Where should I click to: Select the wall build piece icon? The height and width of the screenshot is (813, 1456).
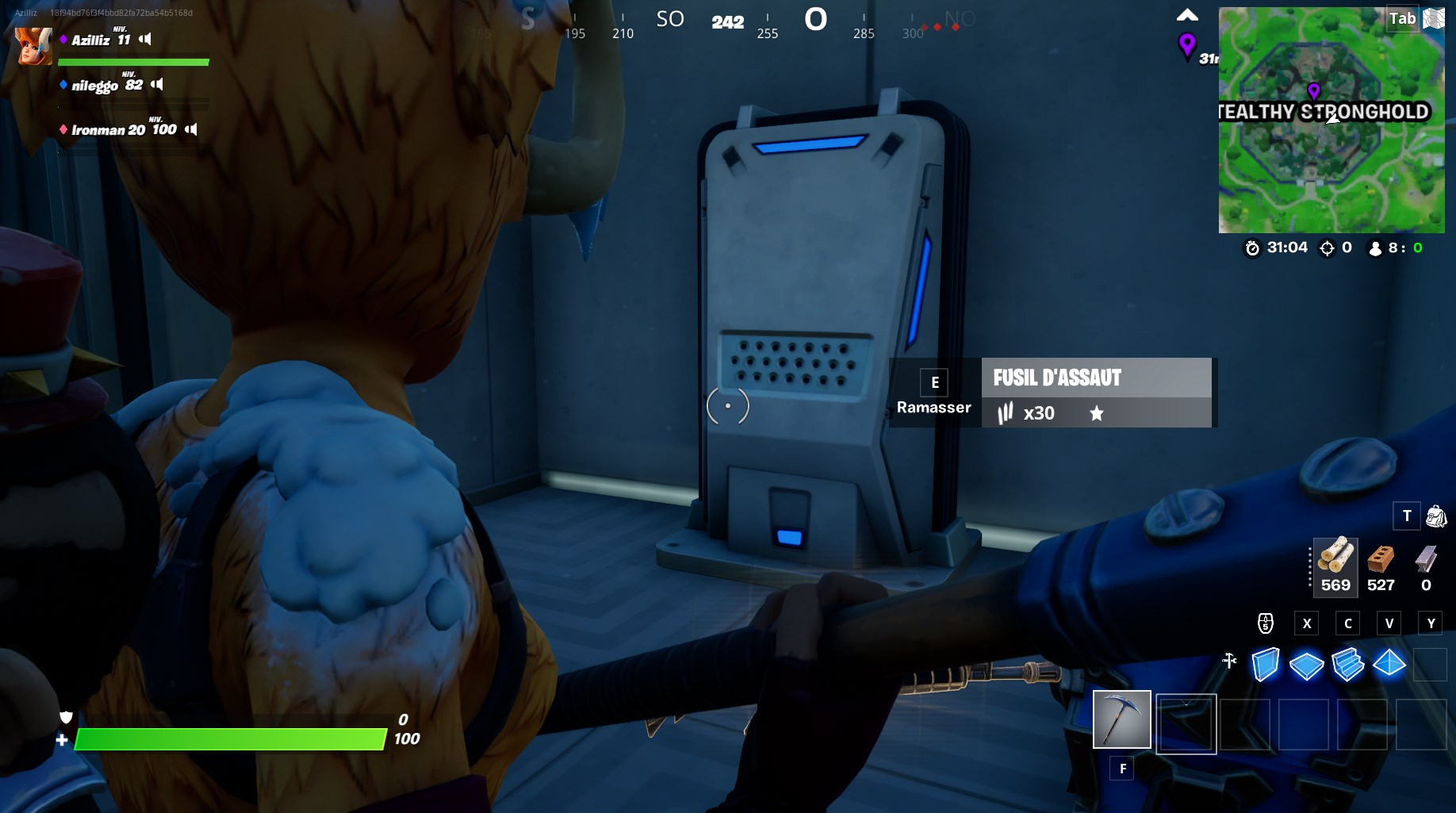[1266, 665]
